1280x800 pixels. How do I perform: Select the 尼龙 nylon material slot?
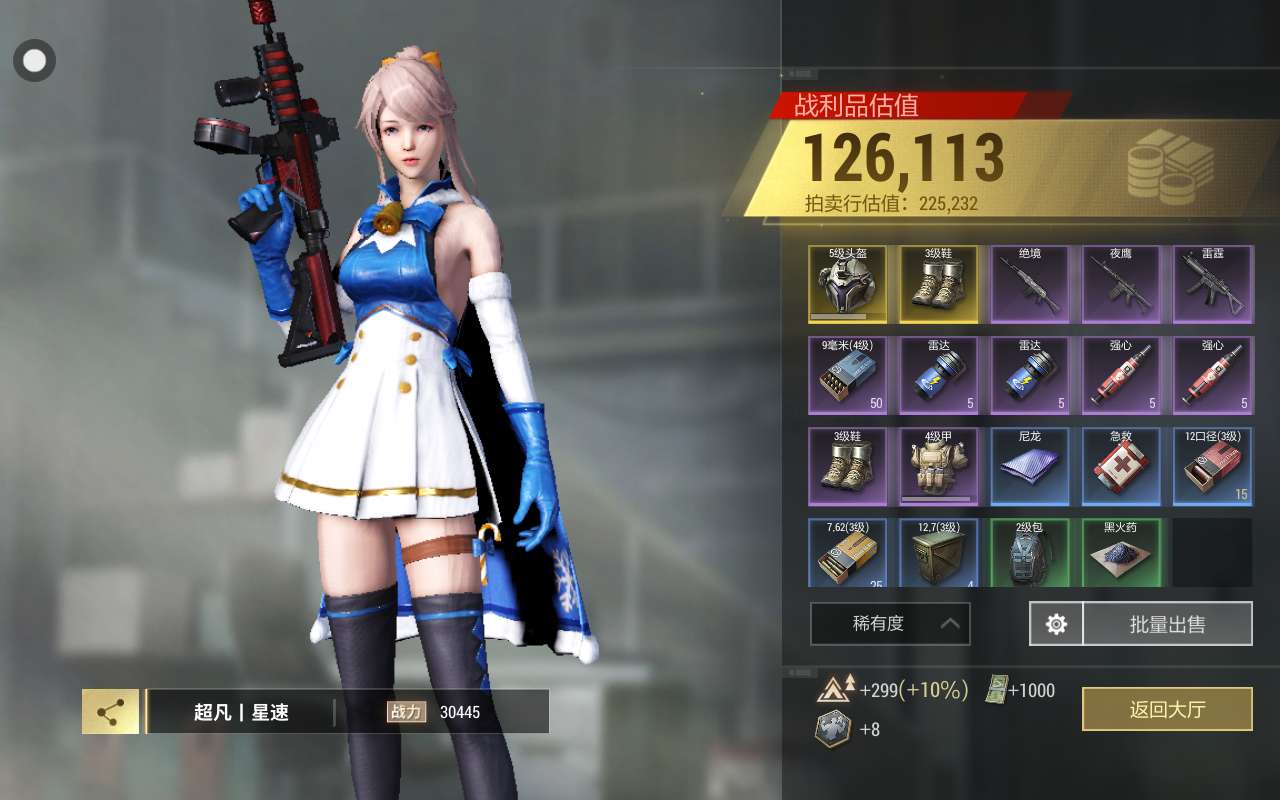point(1029,467)
